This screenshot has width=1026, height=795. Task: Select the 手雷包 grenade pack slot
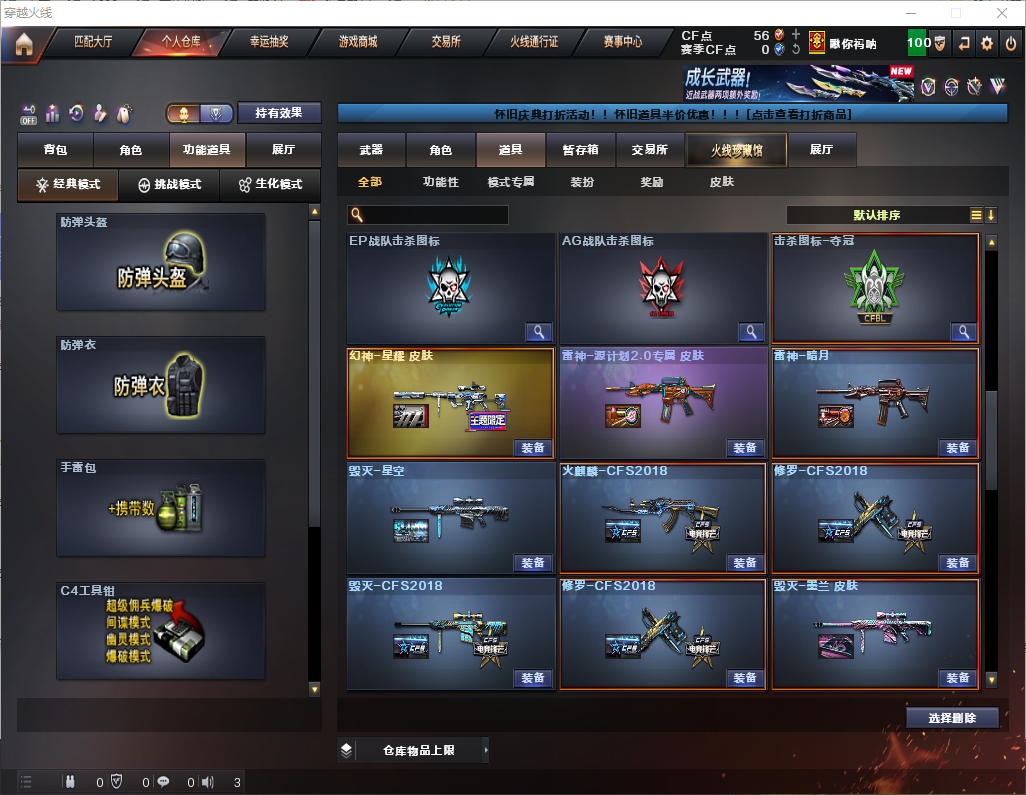pyautogui.click(x=161, y=508)
